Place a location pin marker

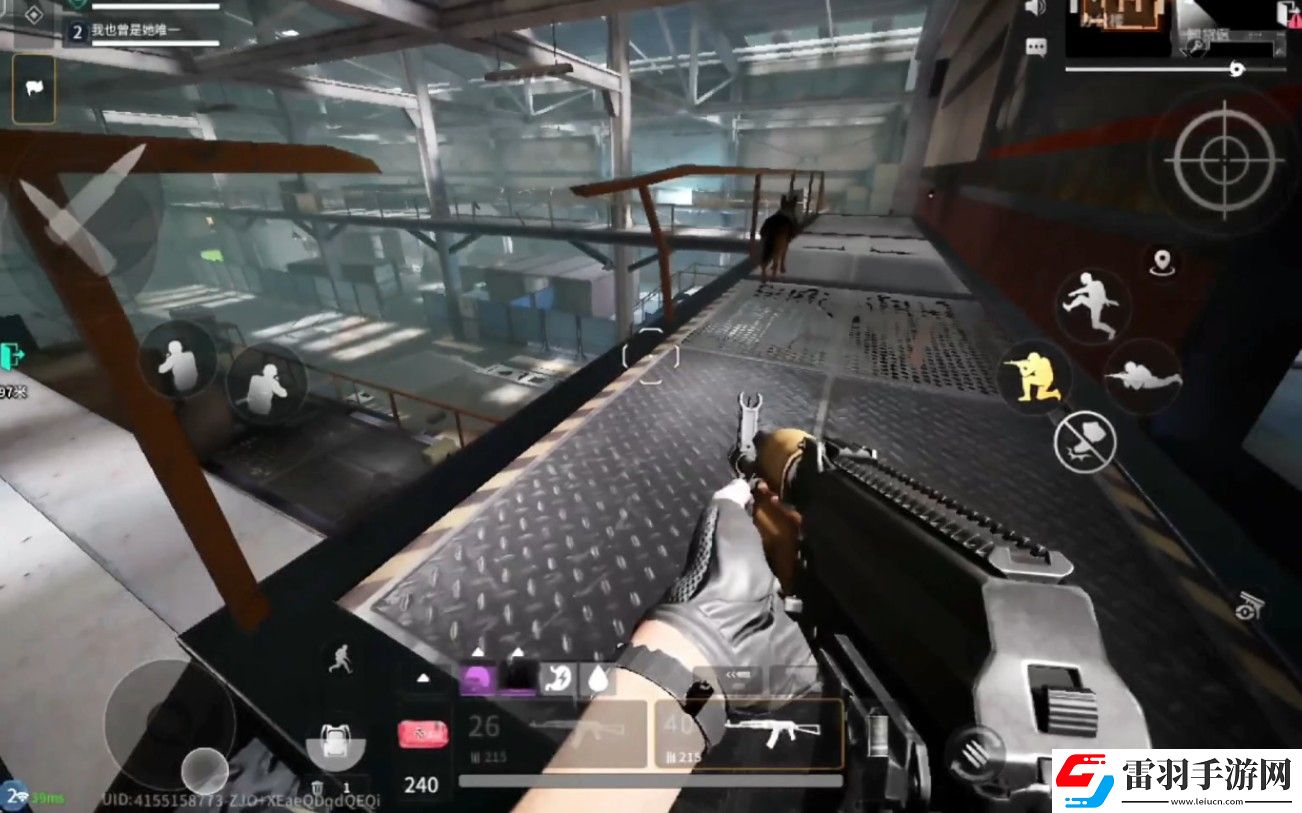(x=1161, y=262)
